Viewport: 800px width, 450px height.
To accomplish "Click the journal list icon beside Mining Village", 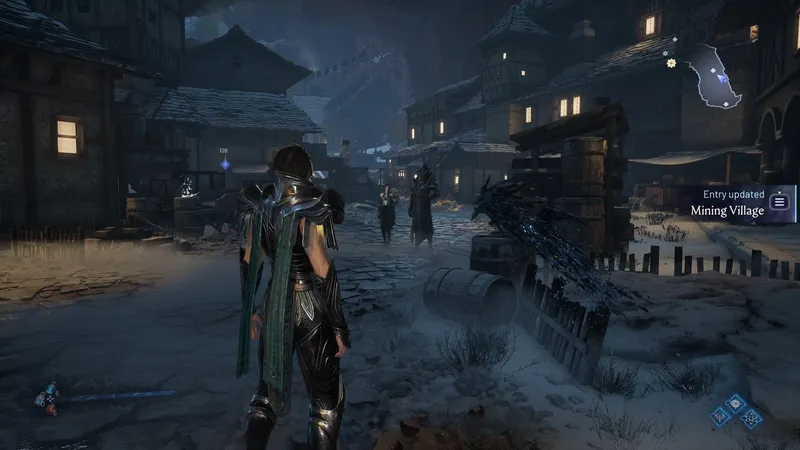I will pyautogui.click(x=780, y=201).
